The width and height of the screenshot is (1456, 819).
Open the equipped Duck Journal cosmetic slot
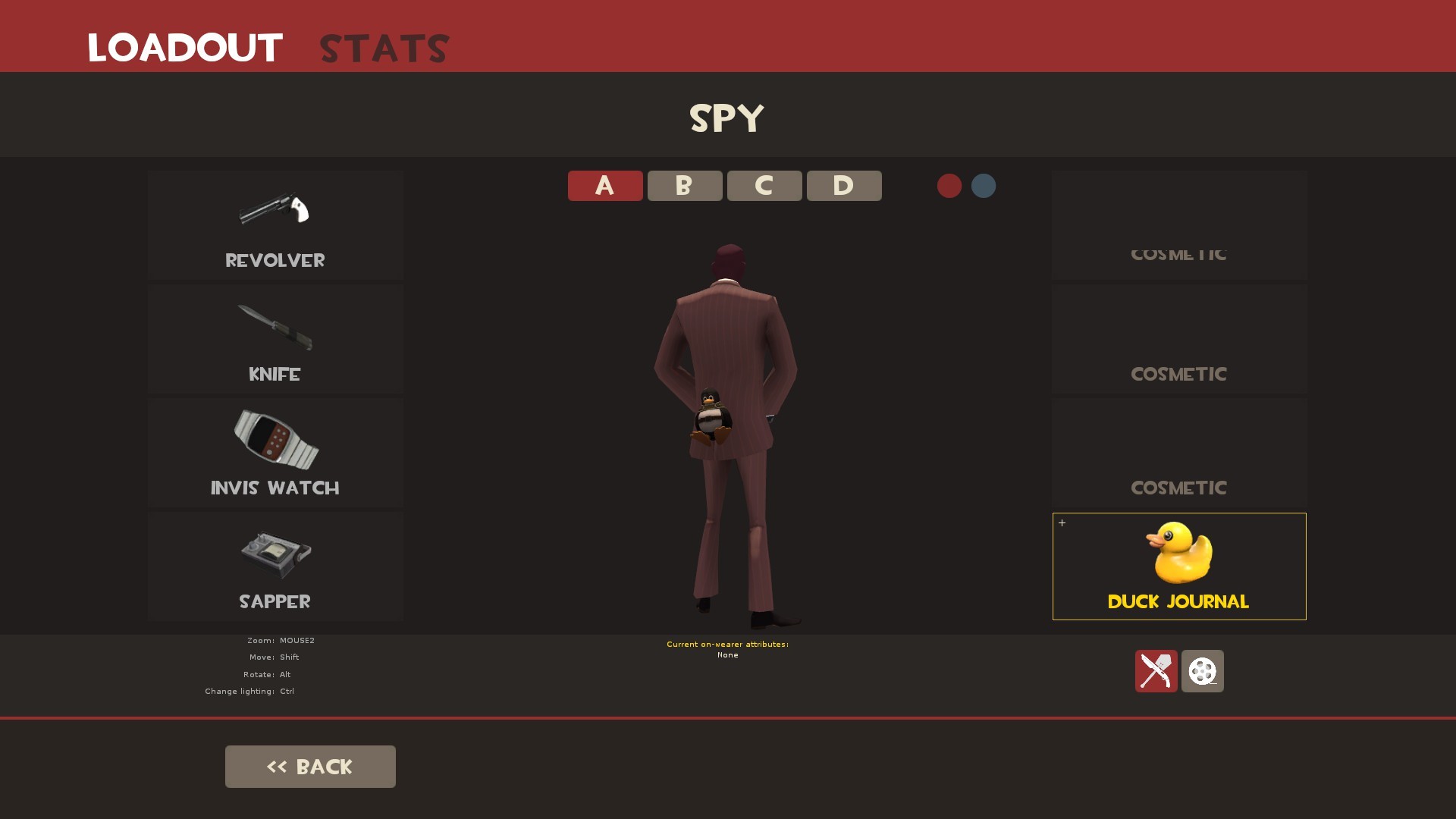coord(1178,566)
